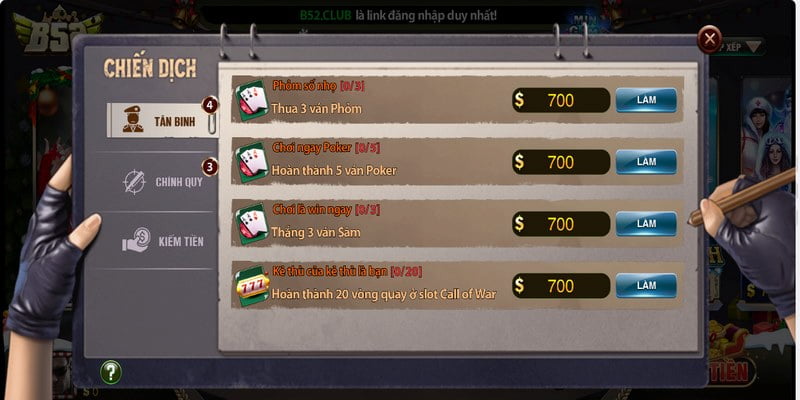Click LÀM for the Phỏm số nhọ mission
Image resolution: width=800 pixels, height=400 pixels.
(x=646, y=101)
